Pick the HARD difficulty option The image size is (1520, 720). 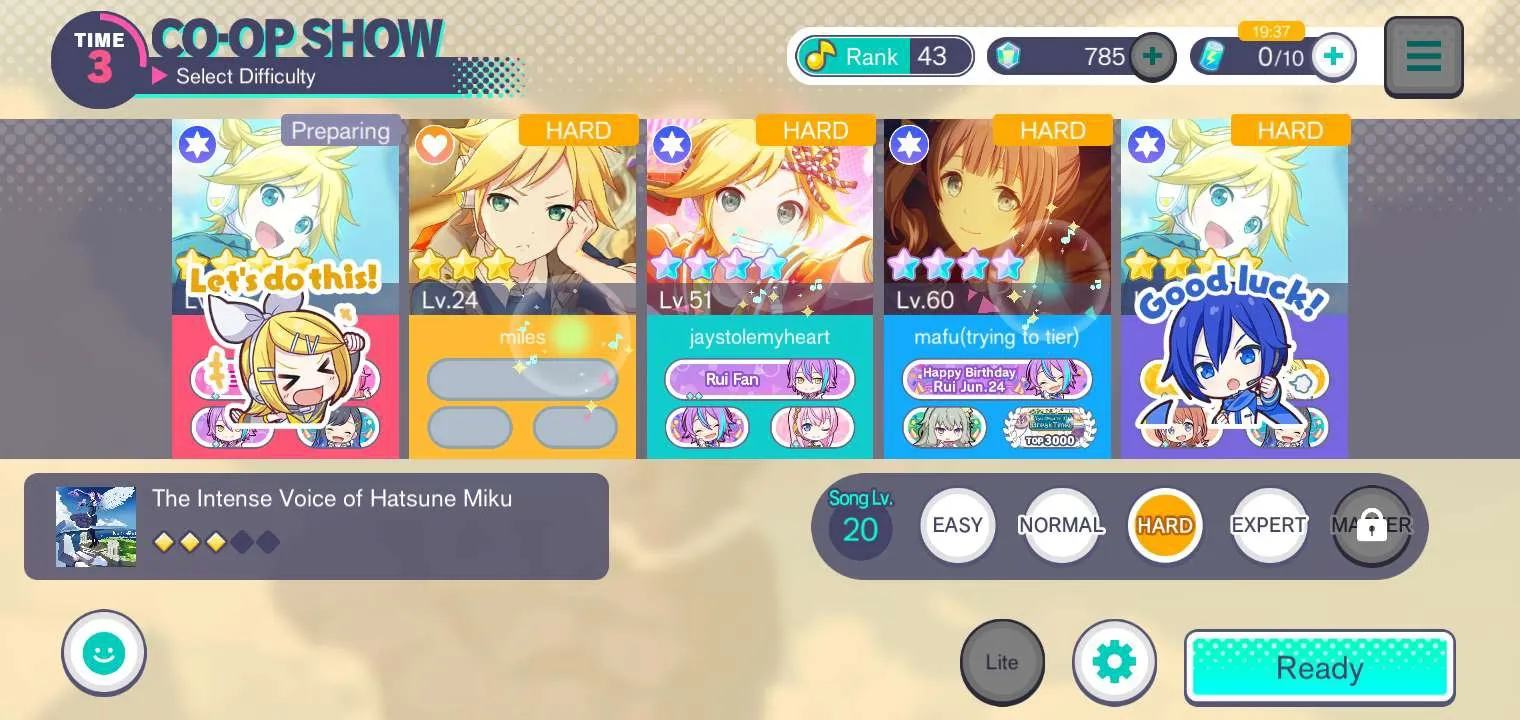click(x=1165, y=525)
